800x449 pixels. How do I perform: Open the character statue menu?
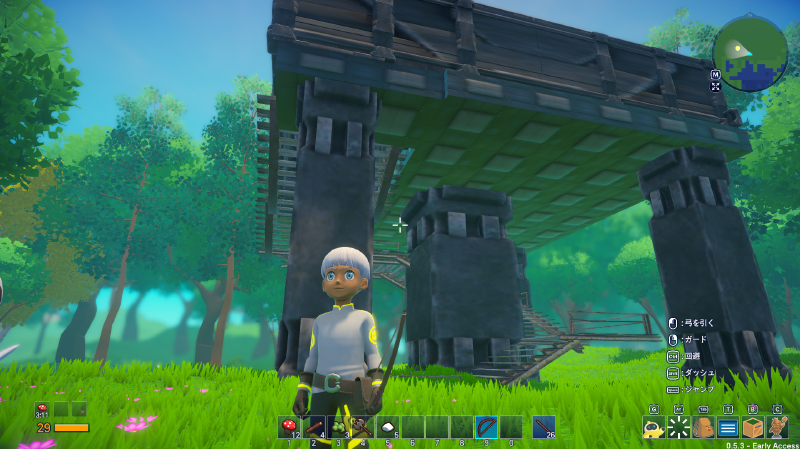777,429
